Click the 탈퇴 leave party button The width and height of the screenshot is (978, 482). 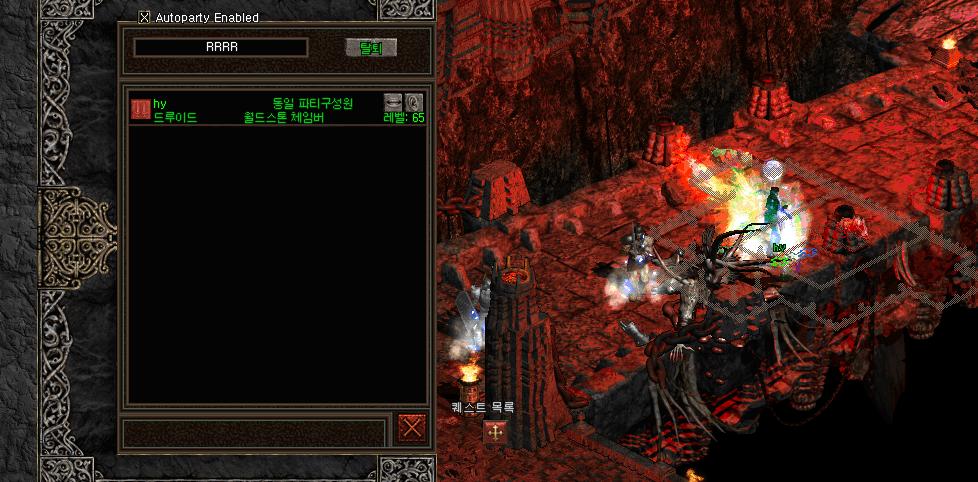click(x=371, y=48)
